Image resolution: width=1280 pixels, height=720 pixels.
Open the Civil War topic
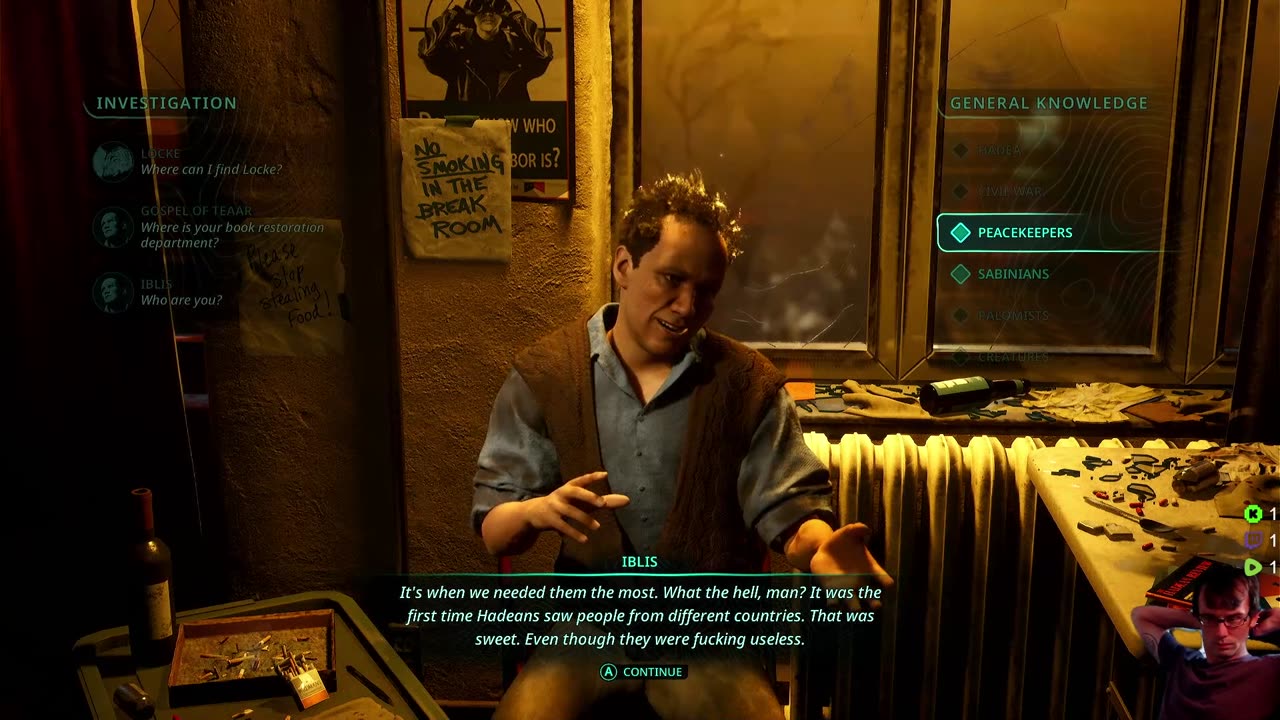pos(1010,191)
